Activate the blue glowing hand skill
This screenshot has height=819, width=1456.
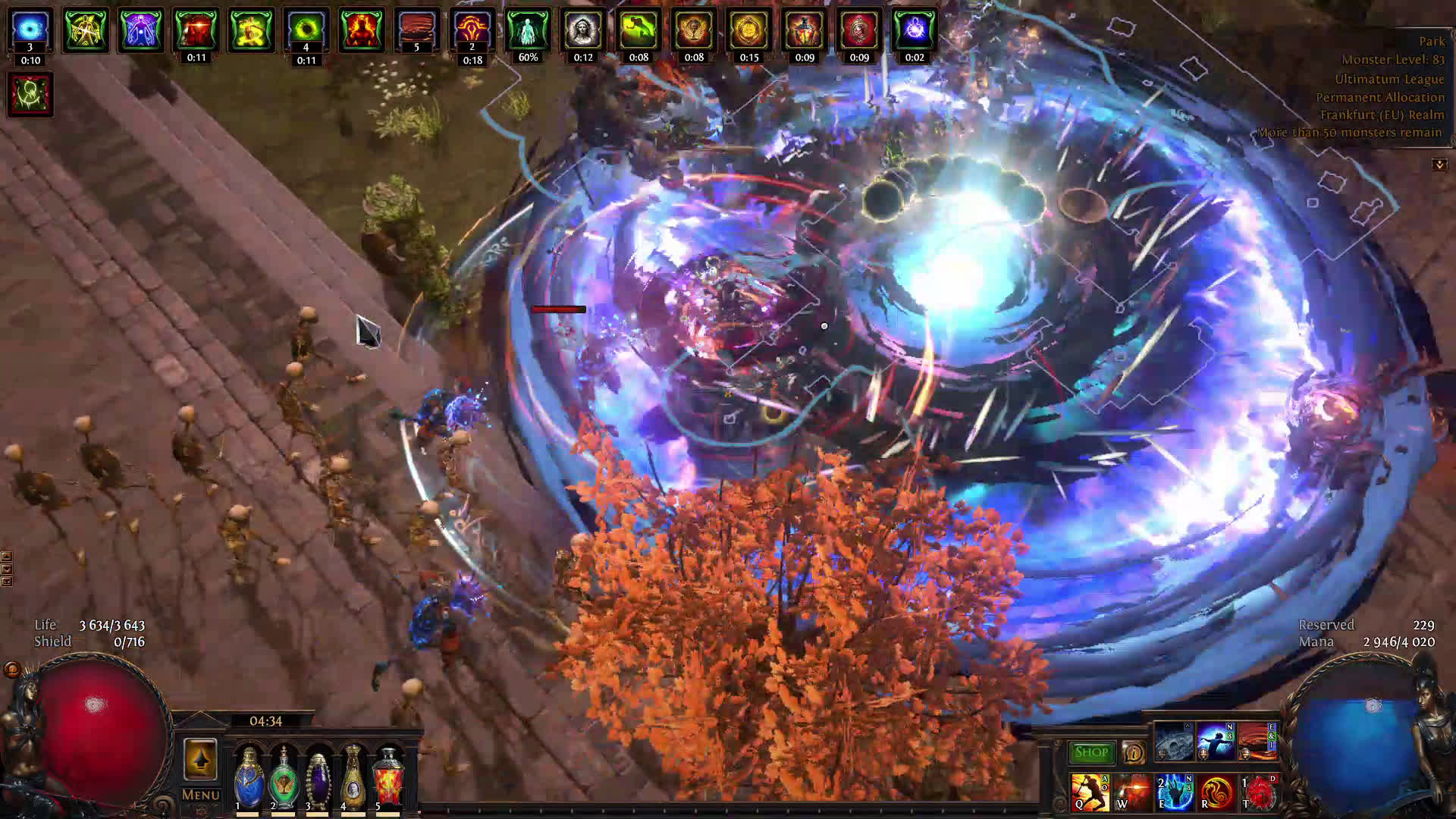1174,792
